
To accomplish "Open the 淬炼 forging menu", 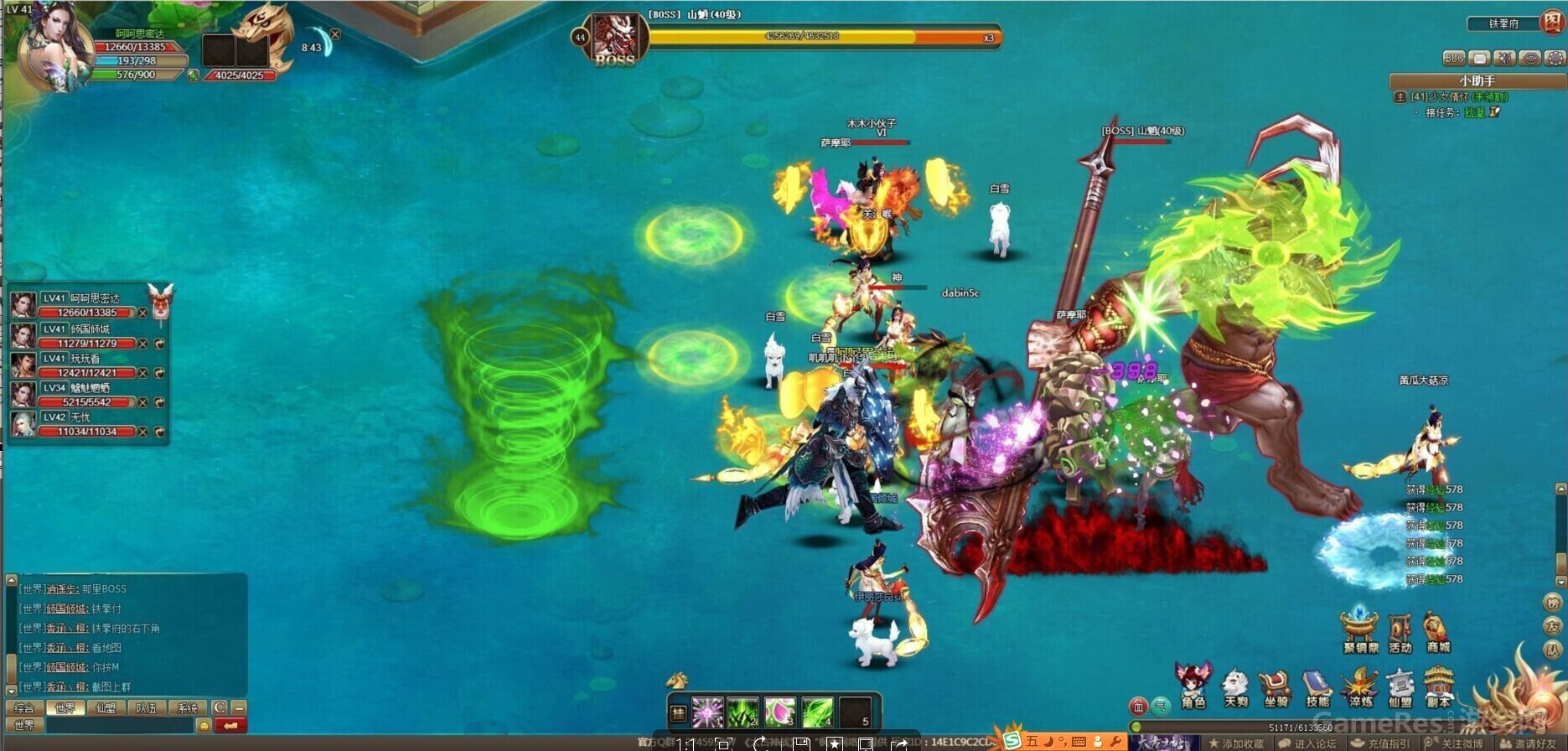I will pos(1359,686).
